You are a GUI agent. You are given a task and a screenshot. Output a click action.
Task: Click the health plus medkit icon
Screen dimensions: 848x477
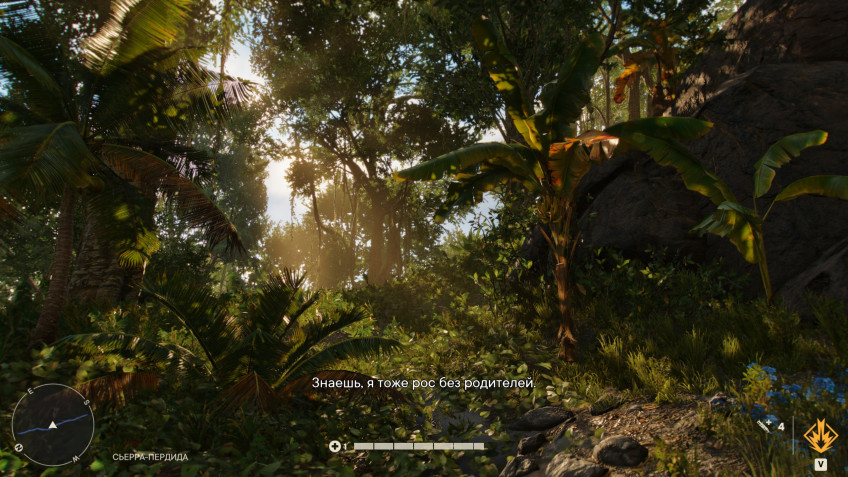335,446
